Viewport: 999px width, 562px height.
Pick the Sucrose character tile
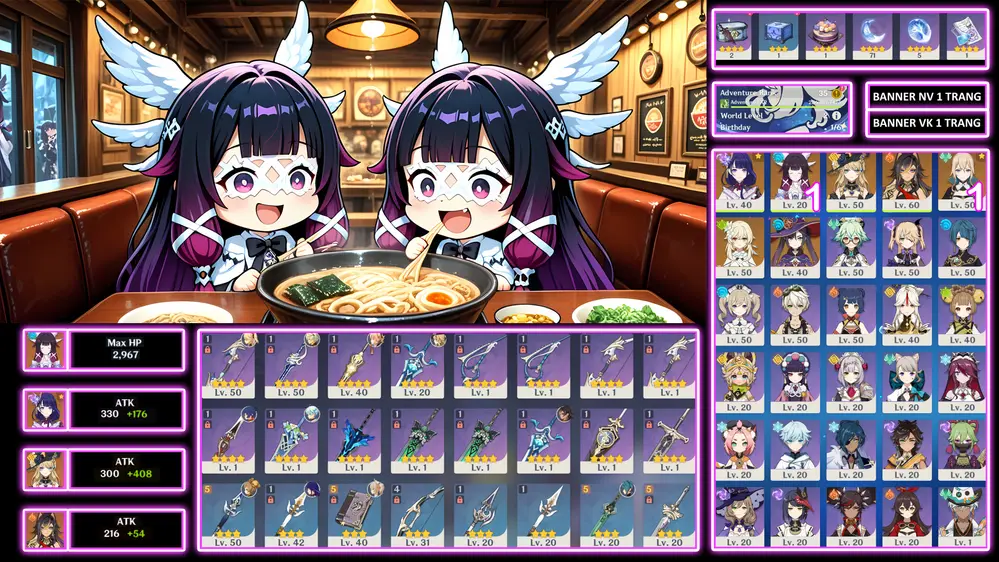(x=851, y=246)
